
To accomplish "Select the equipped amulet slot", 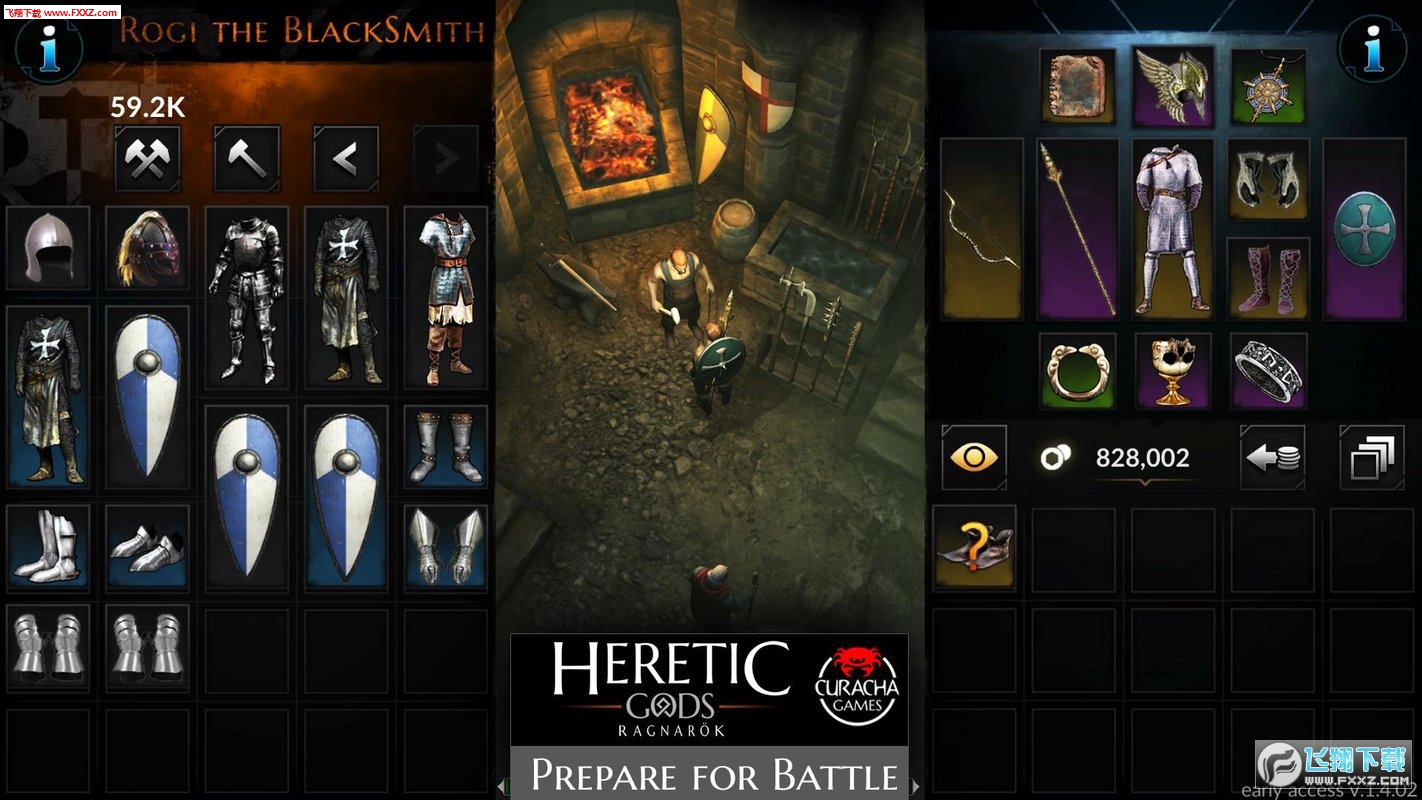I will tap(1268, 88).
